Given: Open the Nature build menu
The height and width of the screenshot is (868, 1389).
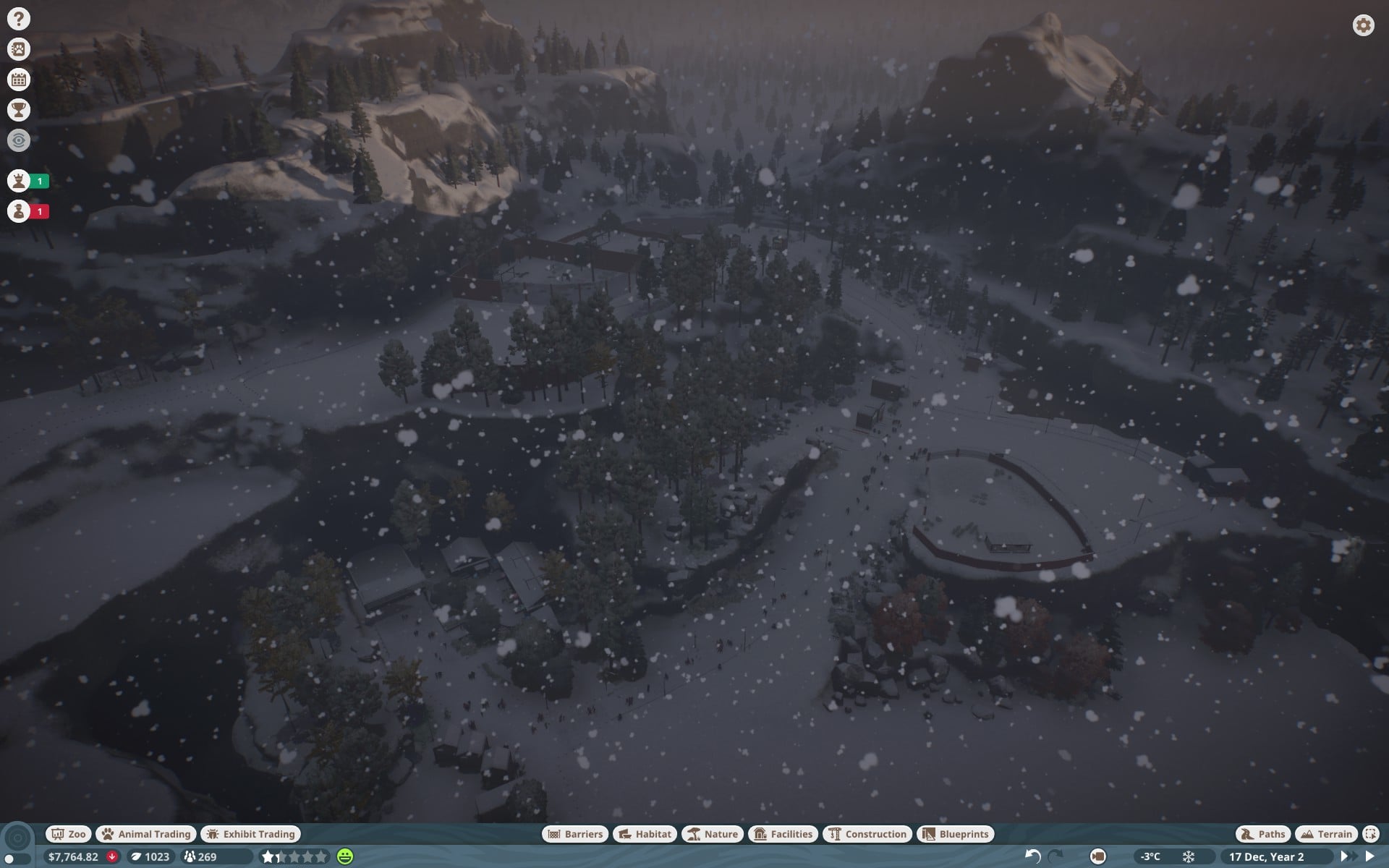Looking at the screenshot, I should click(x=713, y=834).
